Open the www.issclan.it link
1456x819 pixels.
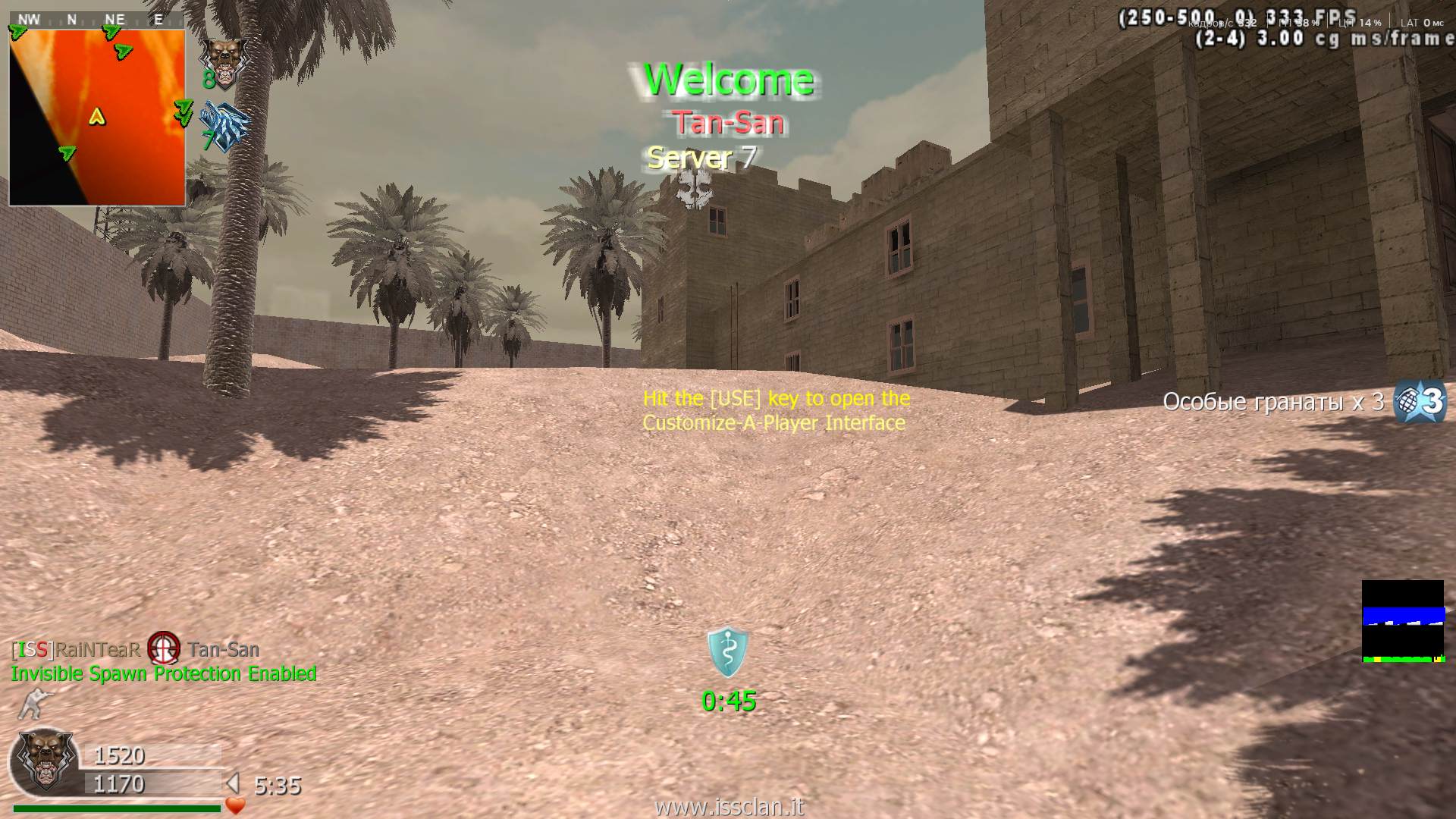point(728,807)
